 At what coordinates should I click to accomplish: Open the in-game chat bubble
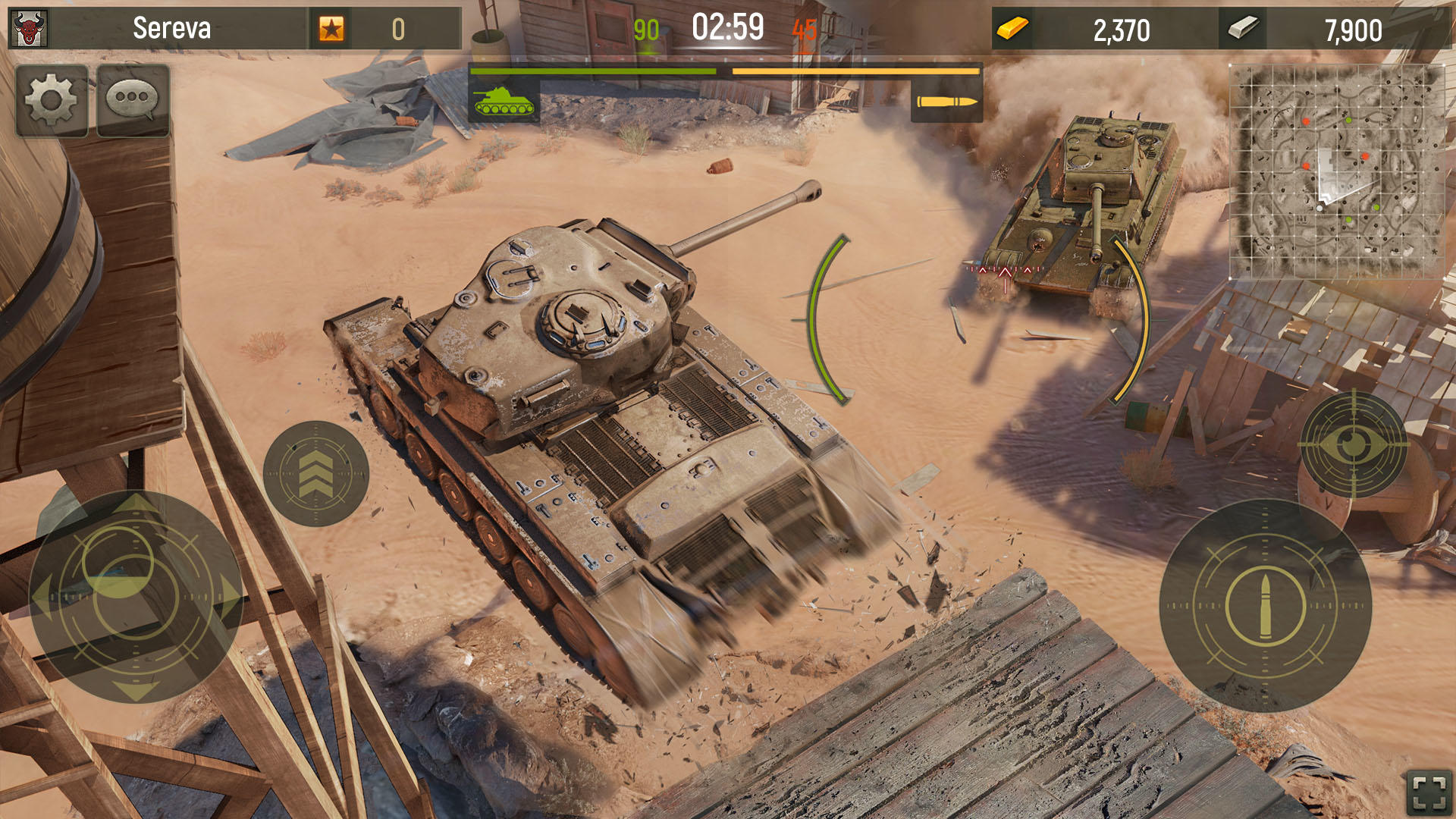click(131, 99)
